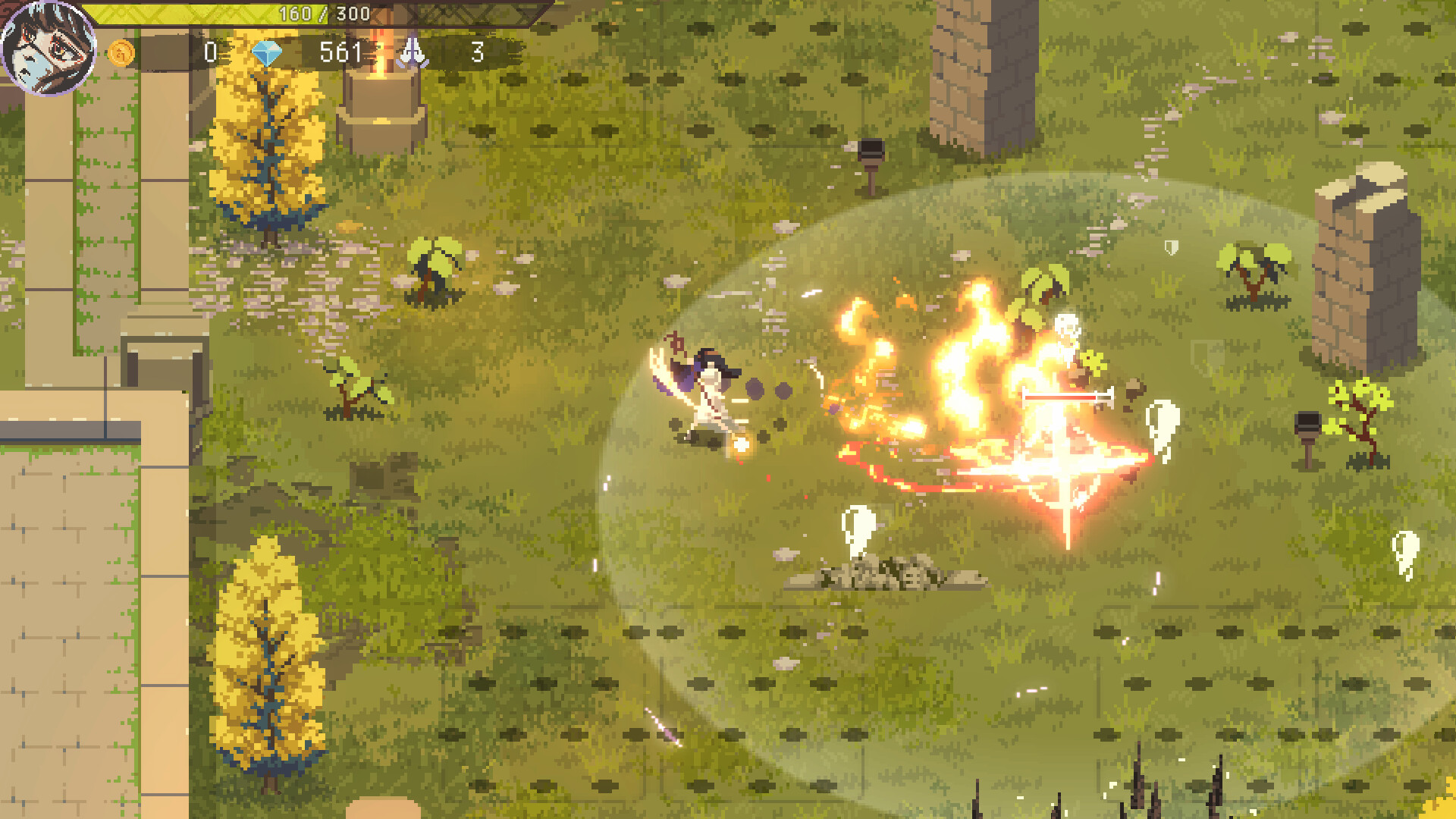The width and height of the screenshot is (1456, 819).
Task: Select the gold coin currency icon
Action: click(123, 53)
